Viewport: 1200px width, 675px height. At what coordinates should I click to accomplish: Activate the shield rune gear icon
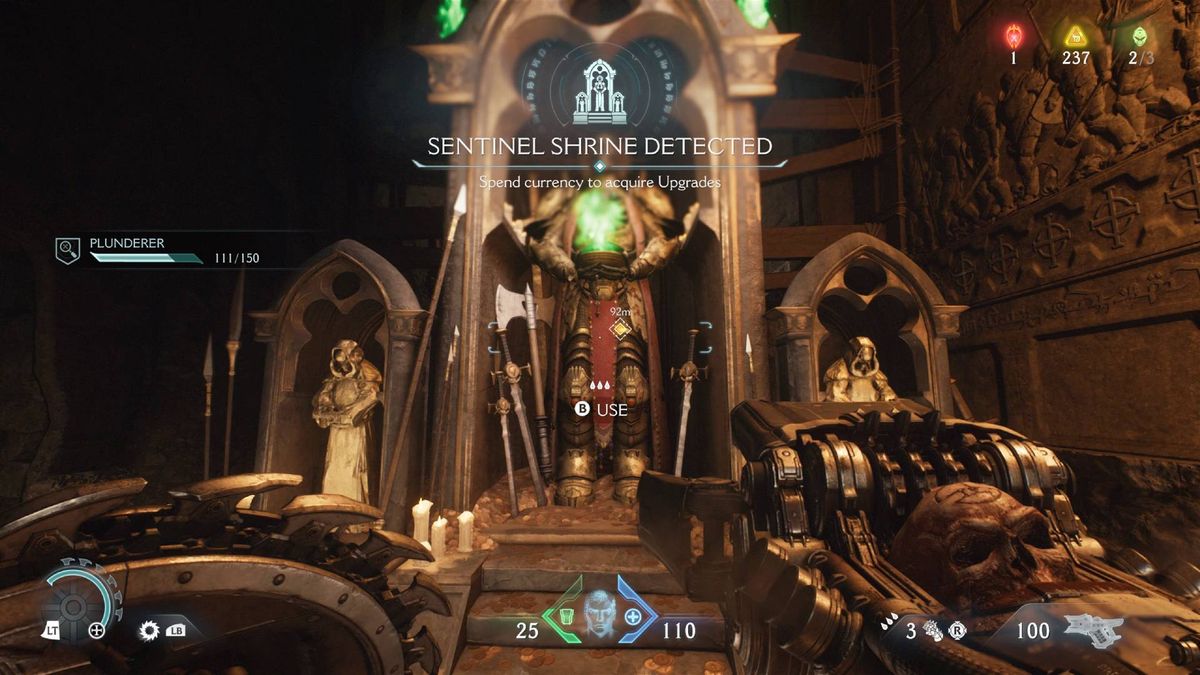tap(151, 631)
